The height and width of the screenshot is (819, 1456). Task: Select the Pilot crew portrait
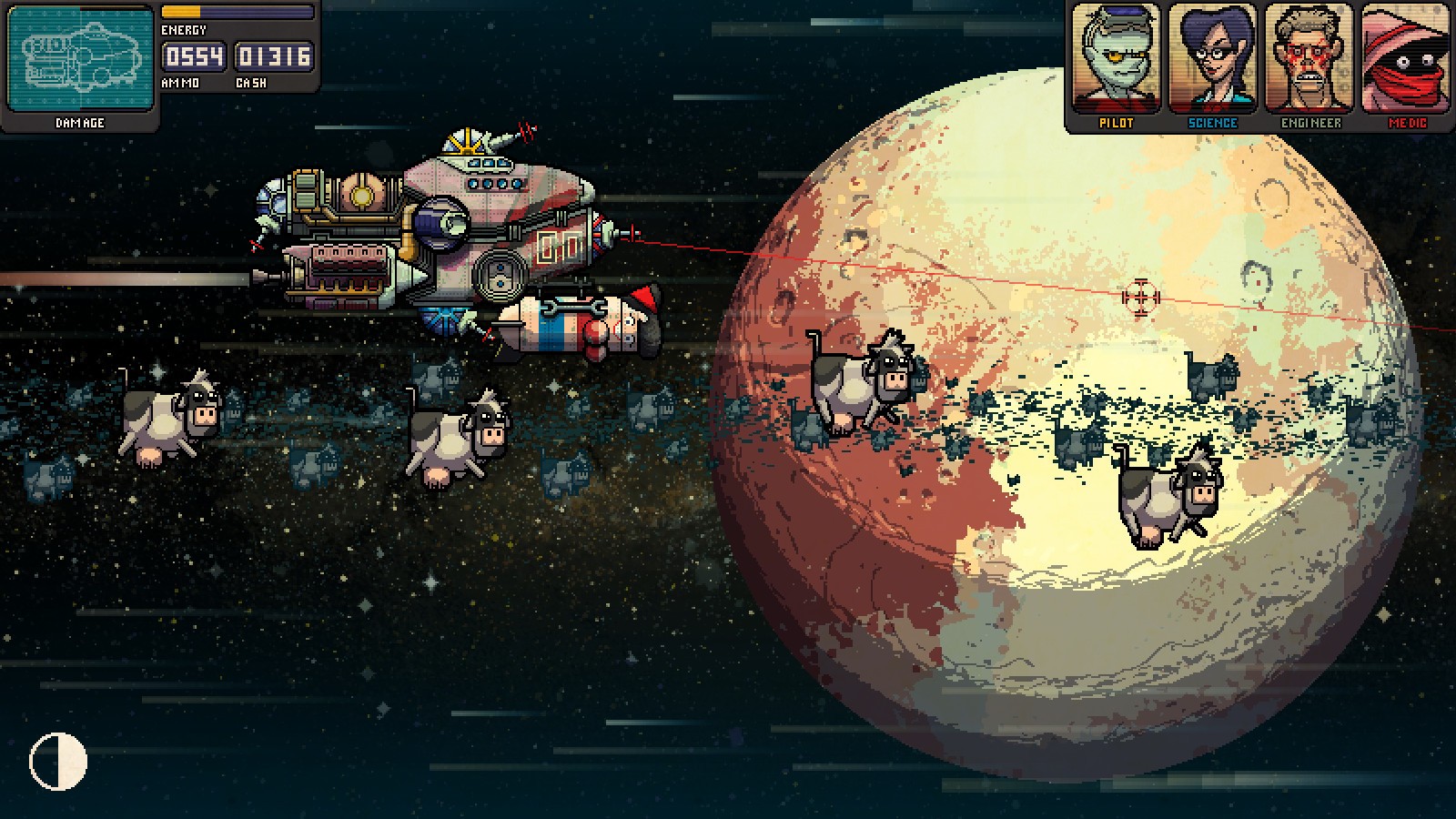click(x=1119, y=59)
